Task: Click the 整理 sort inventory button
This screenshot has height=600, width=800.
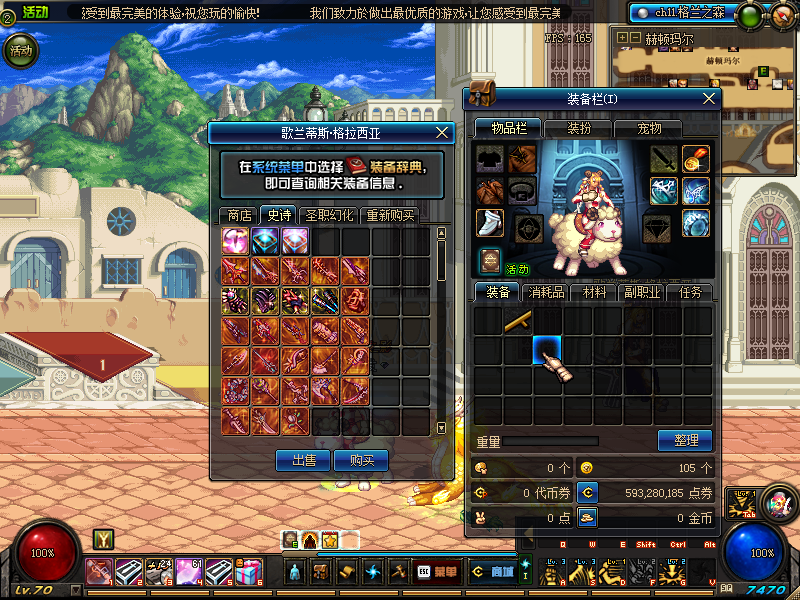Action: tap(685, 440)
